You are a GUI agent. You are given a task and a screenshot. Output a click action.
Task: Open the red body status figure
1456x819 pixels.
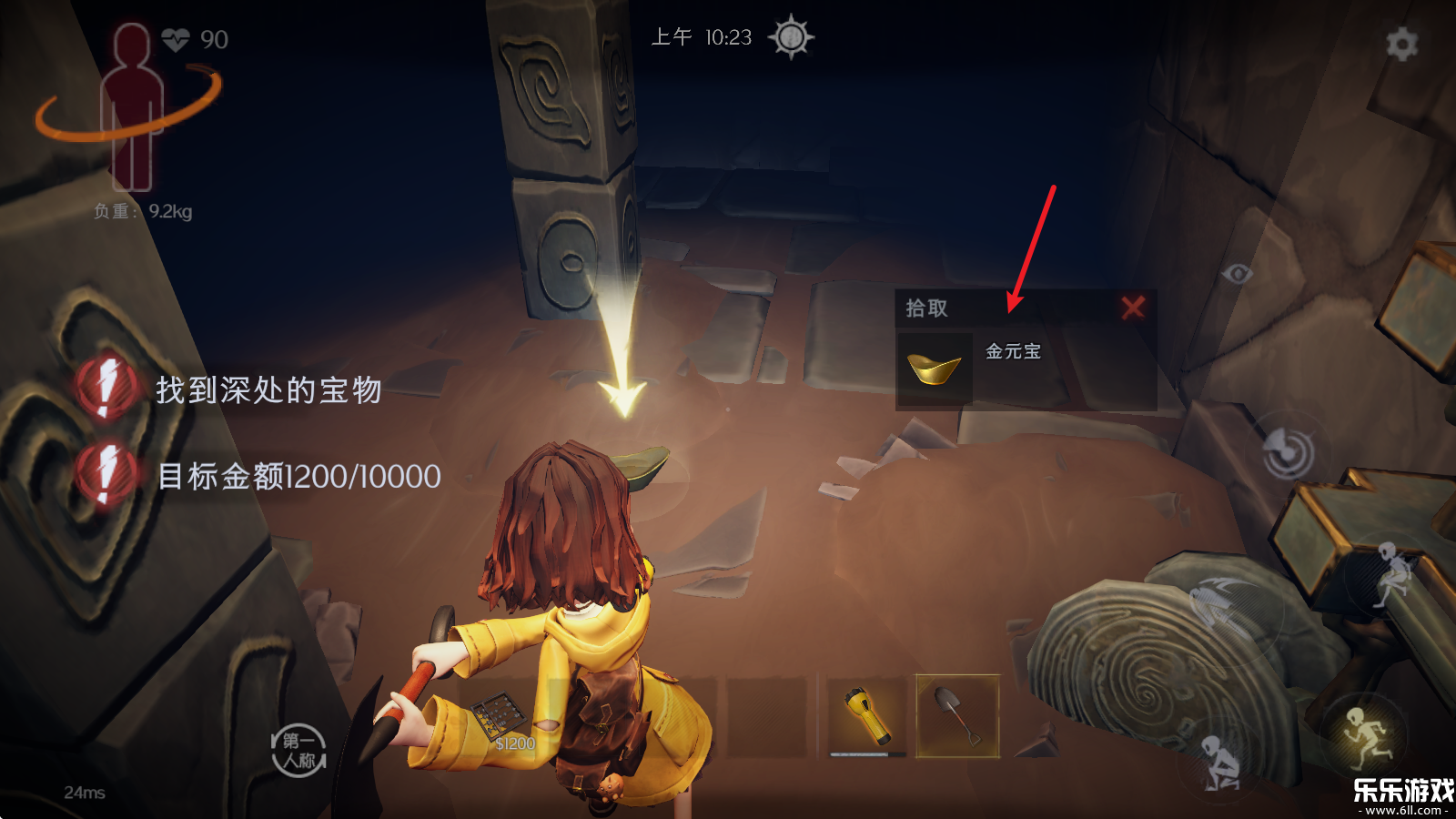[133, 107]
